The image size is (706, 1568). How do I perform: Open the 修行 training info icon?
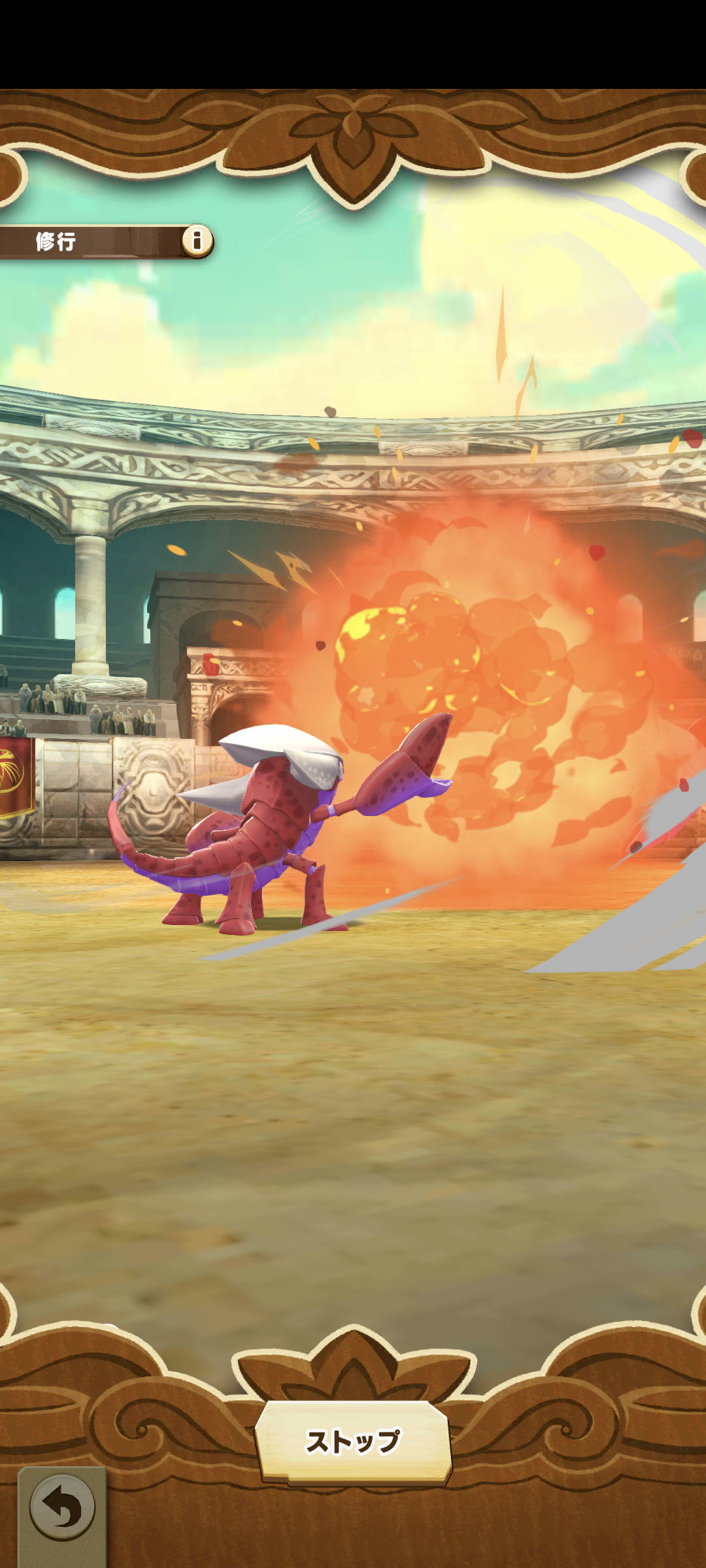tap(197, 240)
